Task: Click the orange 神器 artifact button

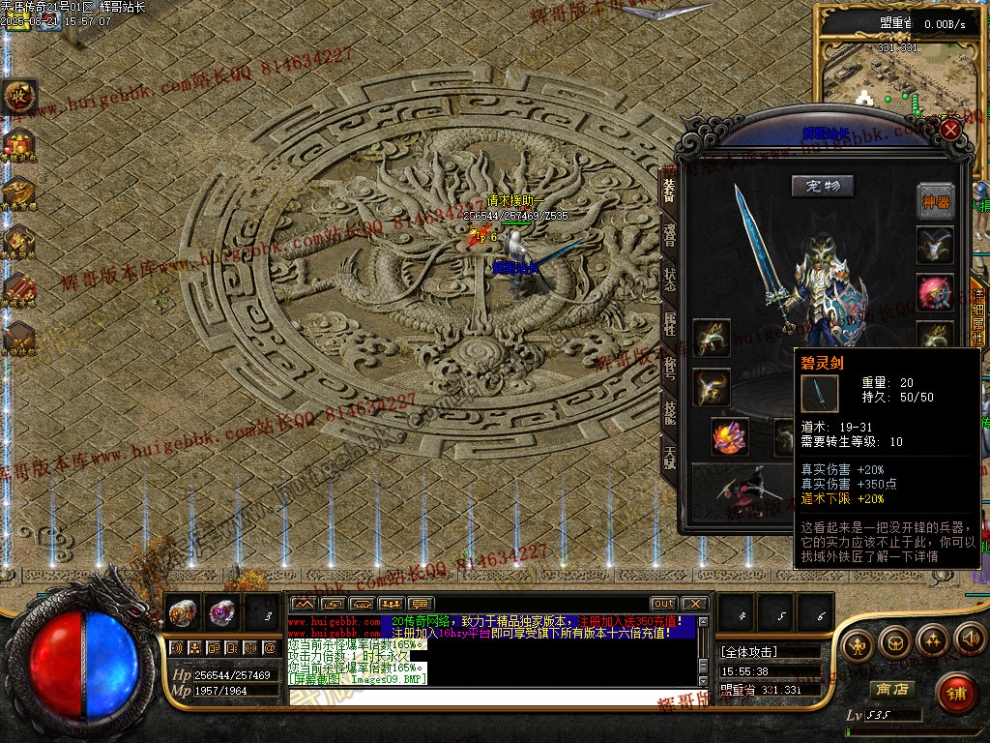Action: tap(935, 201)
